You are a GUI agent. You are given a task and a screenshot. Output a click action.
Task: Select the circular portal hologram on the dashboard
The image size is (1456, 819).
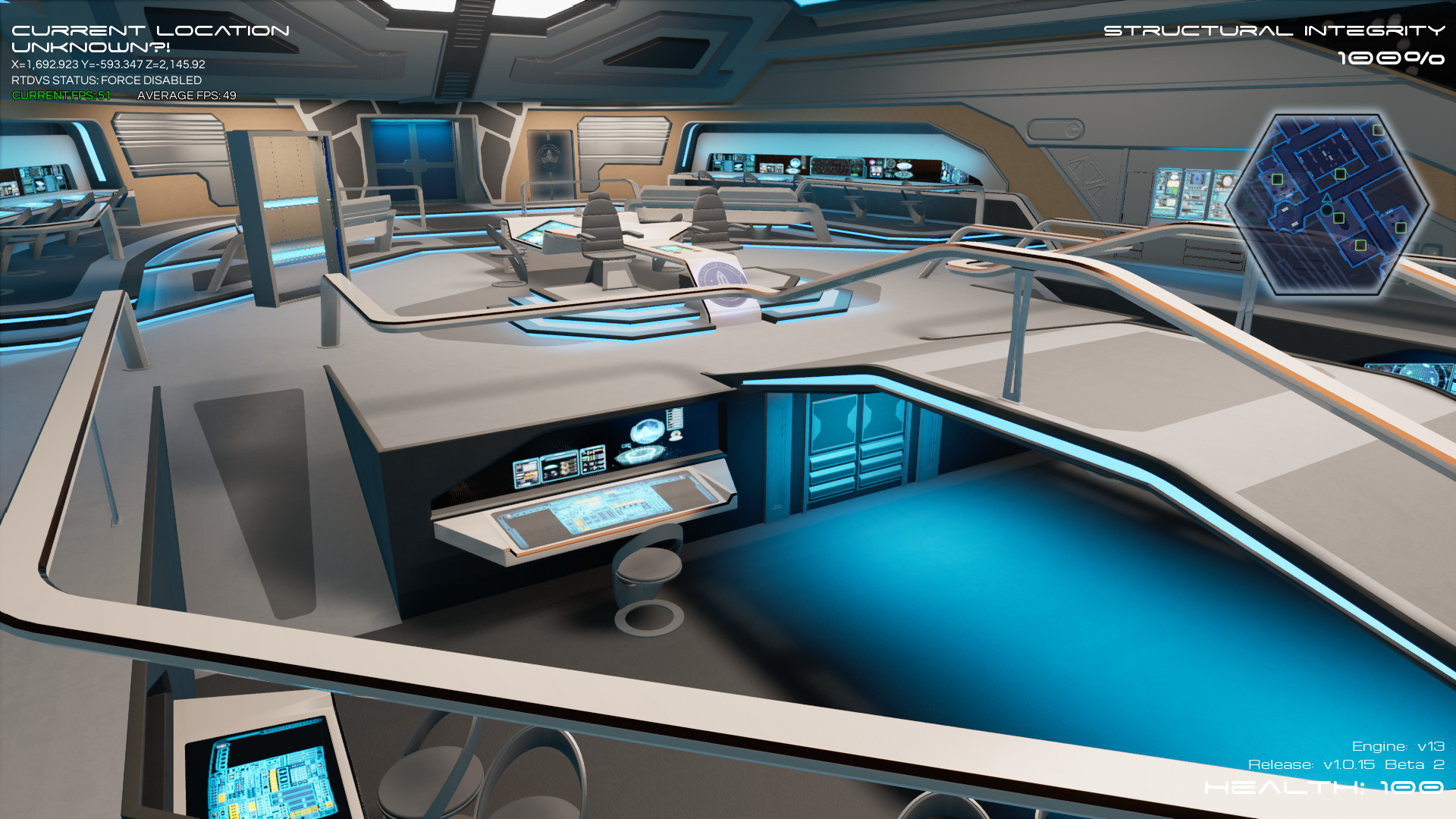click(640, 455)
